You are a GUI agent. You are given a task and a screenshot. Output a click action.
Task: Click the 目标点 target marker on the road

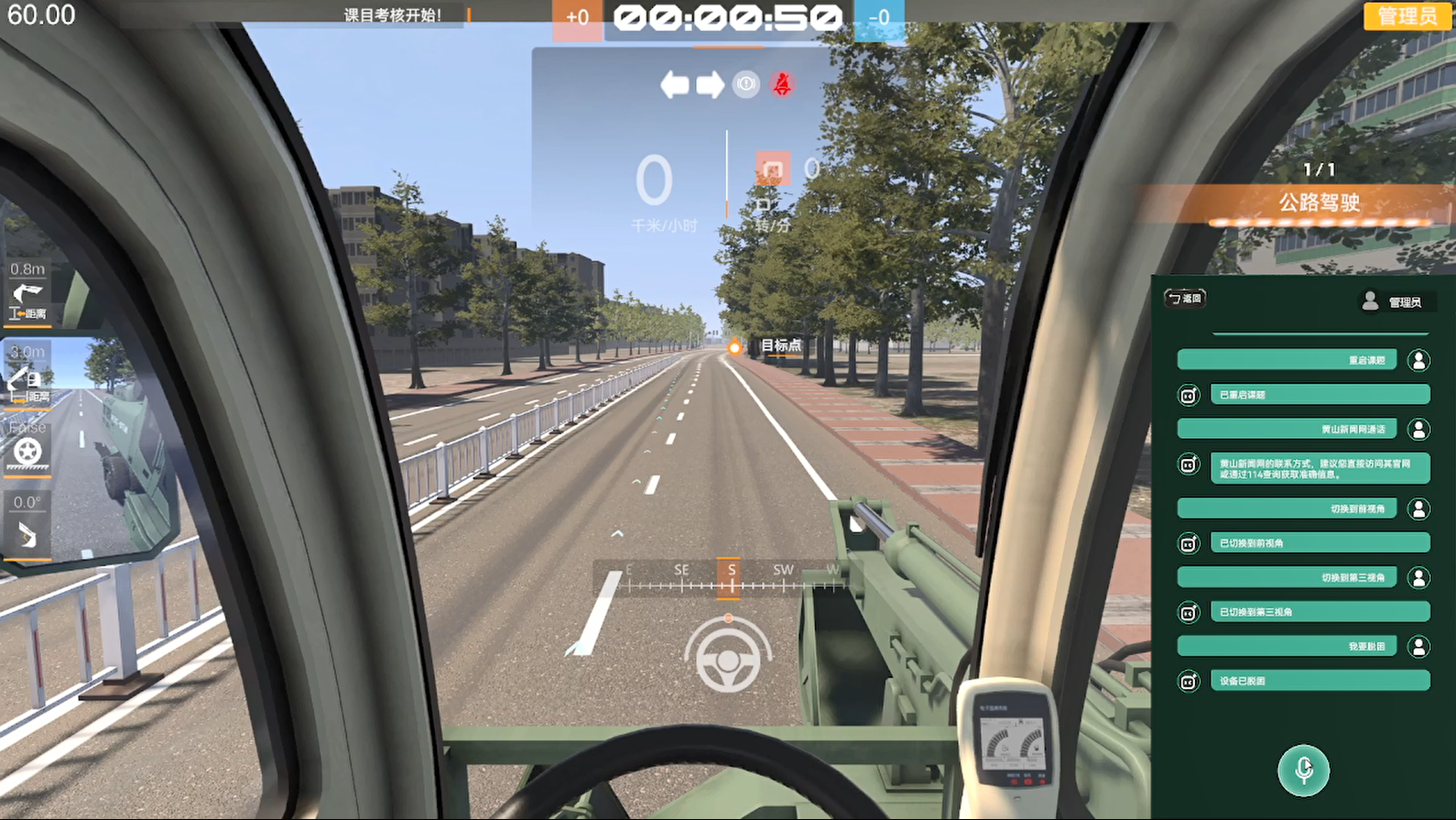(x=733, y=347)
